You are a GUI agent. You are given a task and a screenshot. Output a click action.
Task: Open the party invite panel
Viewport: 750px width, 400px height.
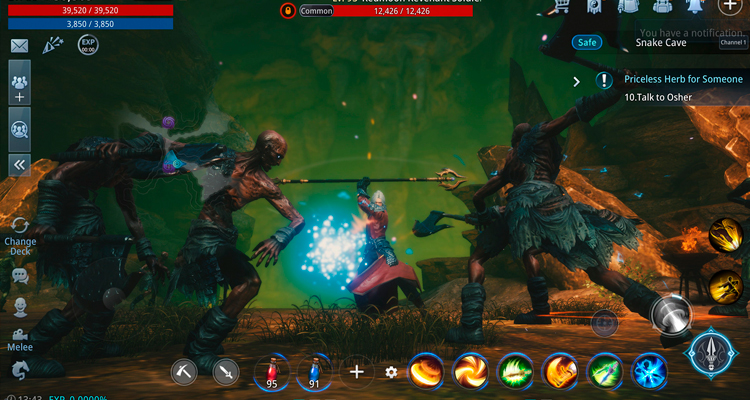pos(19,84)
